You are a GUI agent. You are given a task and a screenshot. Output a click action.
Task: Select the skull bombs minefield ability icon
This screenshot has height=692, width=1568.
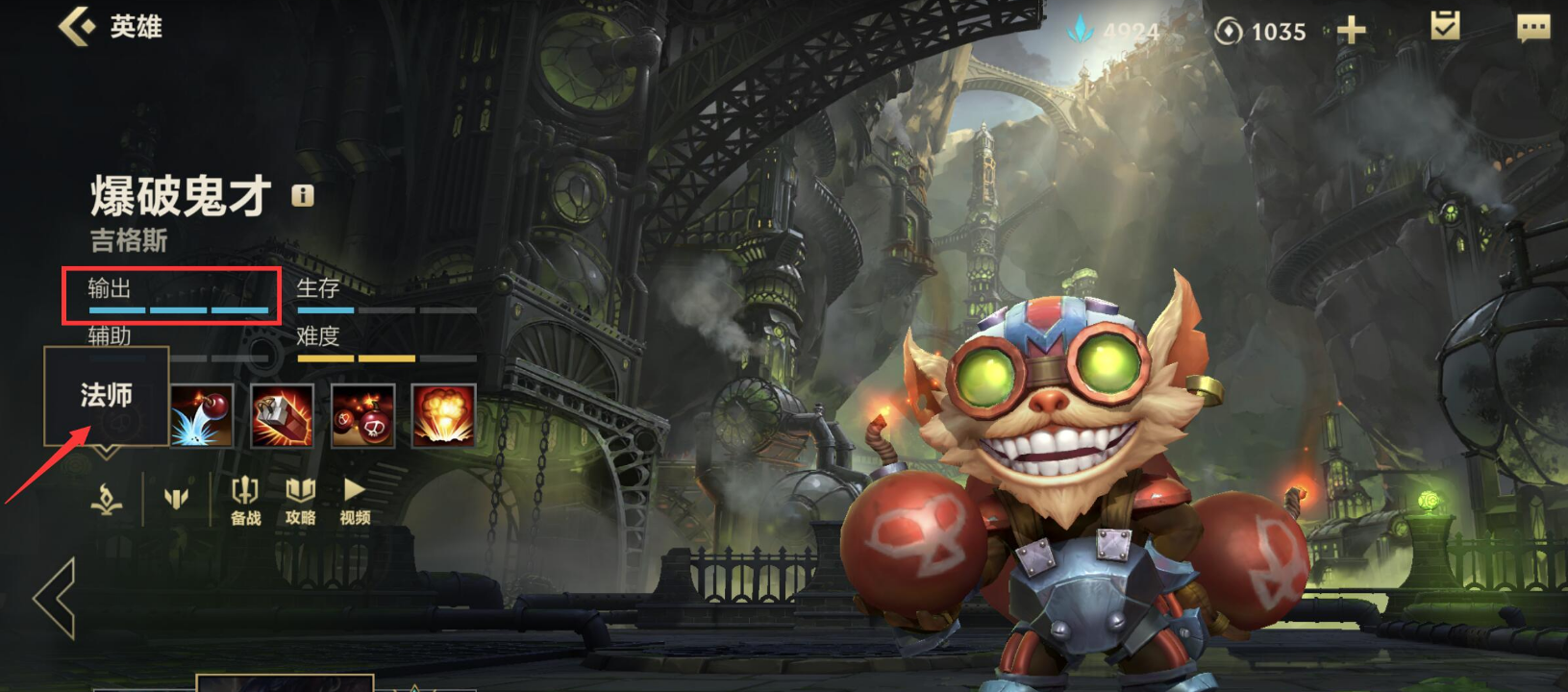(x=362, y=416)
